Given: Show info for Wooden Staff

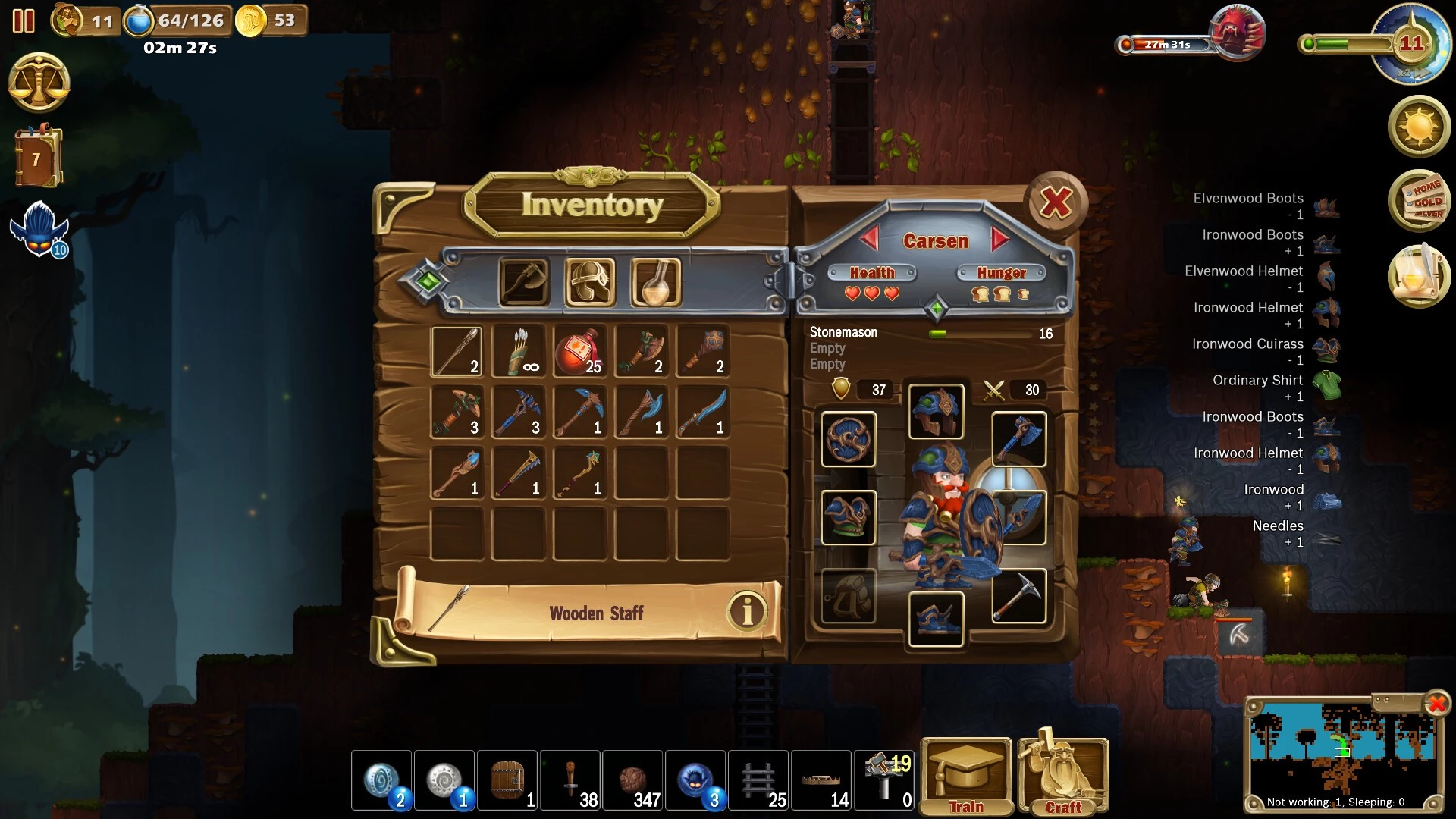Looking at the screenshot, I should click(x=747, y=610).
